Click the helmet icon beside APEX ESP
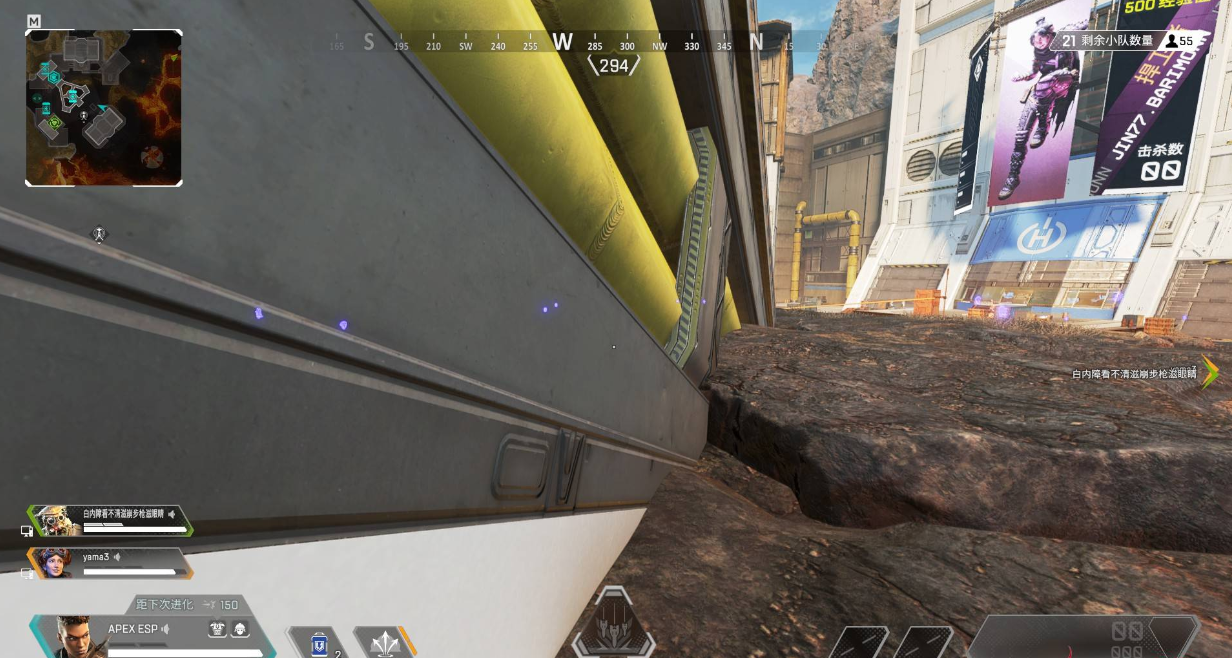This screenshot has width=1232, height=658. pyautogui.click(x=240, y=629)
